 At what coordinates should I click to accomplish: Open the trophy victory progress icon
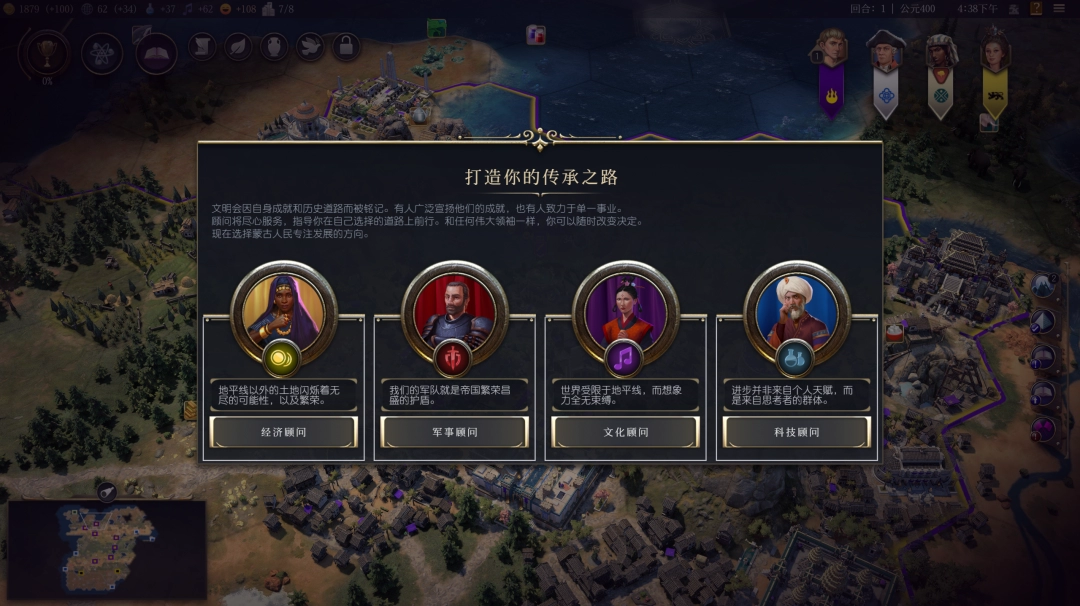point(47,52)
